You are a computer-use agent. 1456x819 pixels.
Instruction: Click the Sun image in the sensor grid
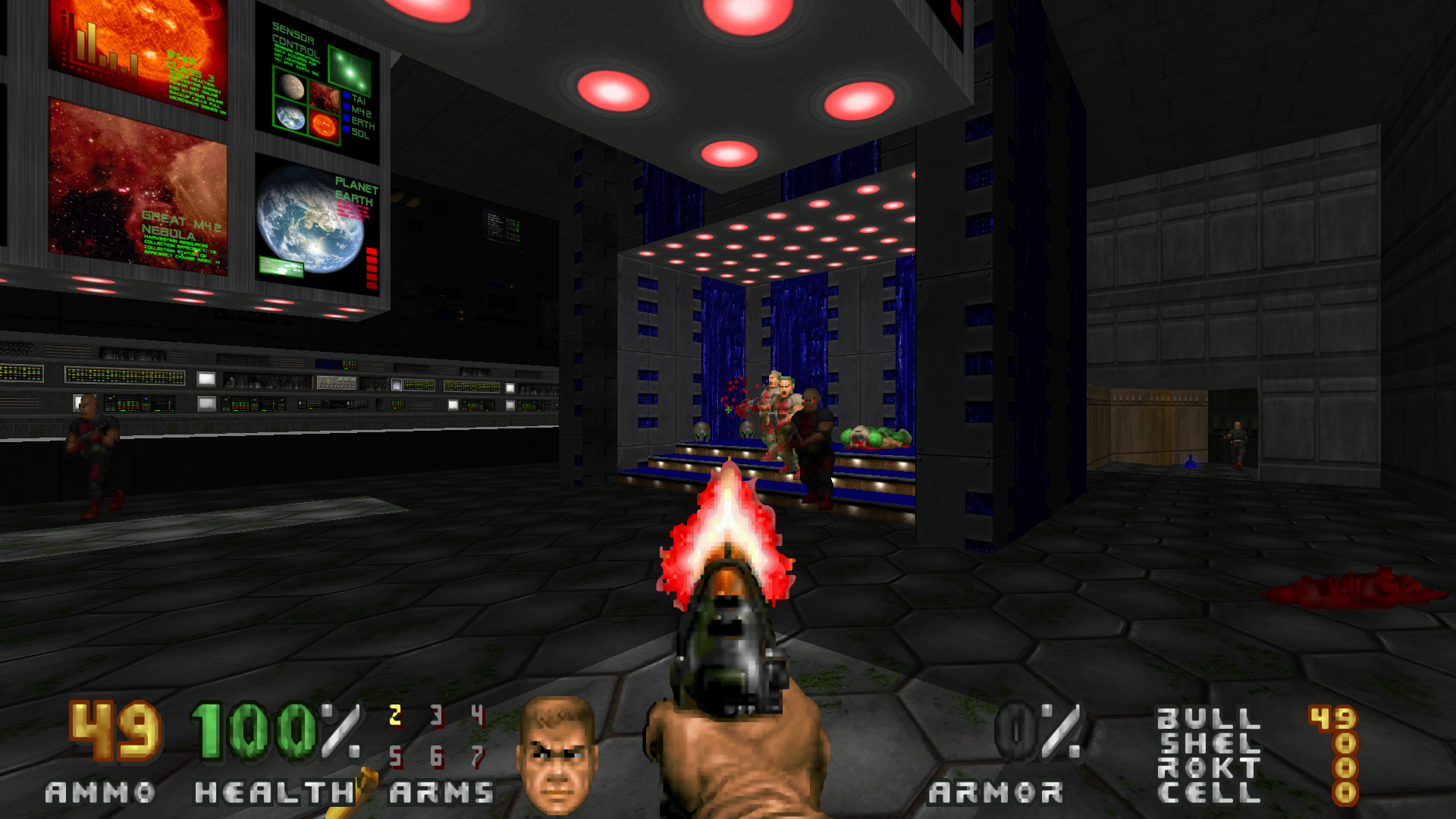click(x=325, y=126)
